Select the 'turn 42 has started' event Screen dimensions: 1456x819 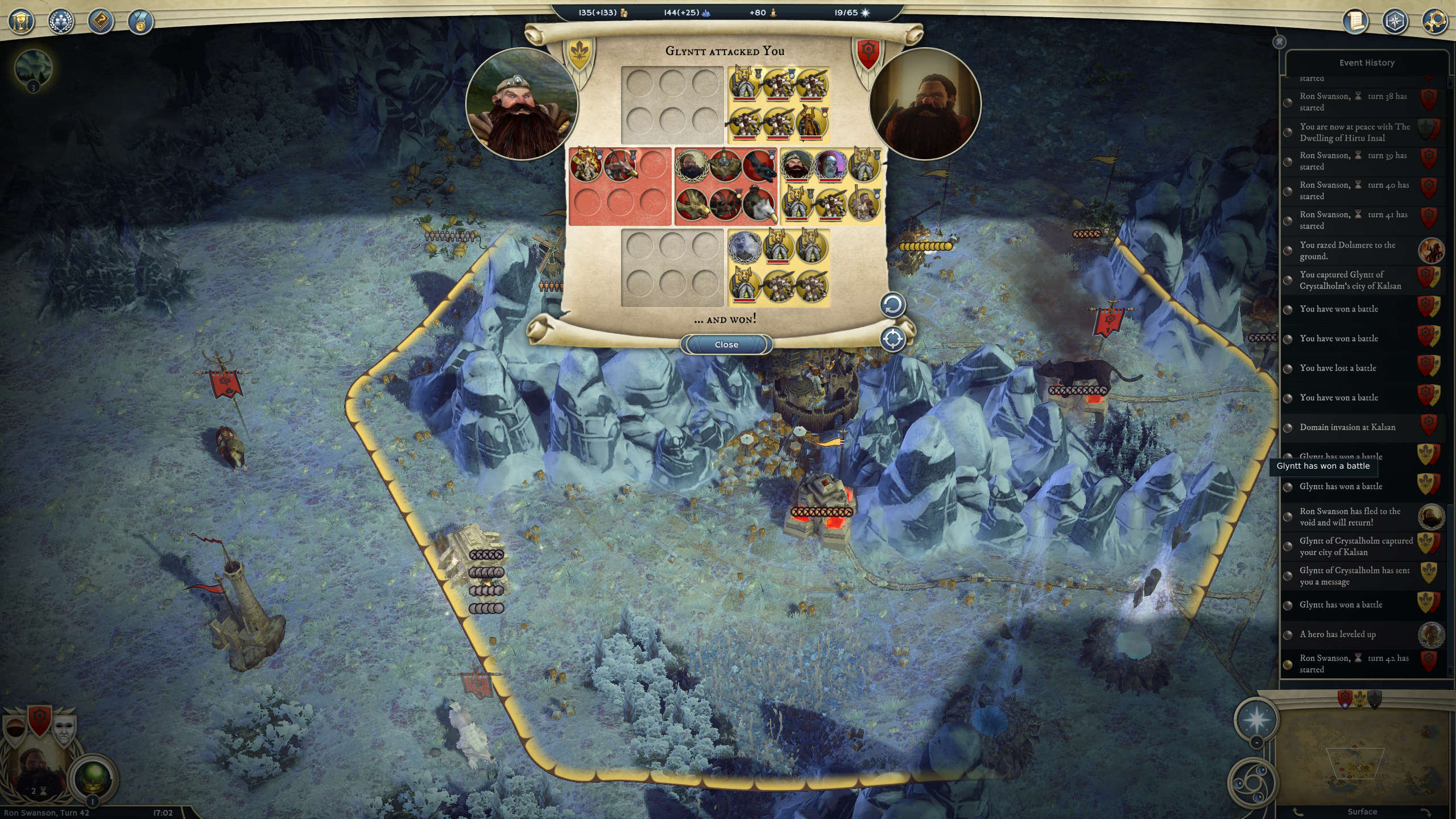click(x=1354, y=664)
